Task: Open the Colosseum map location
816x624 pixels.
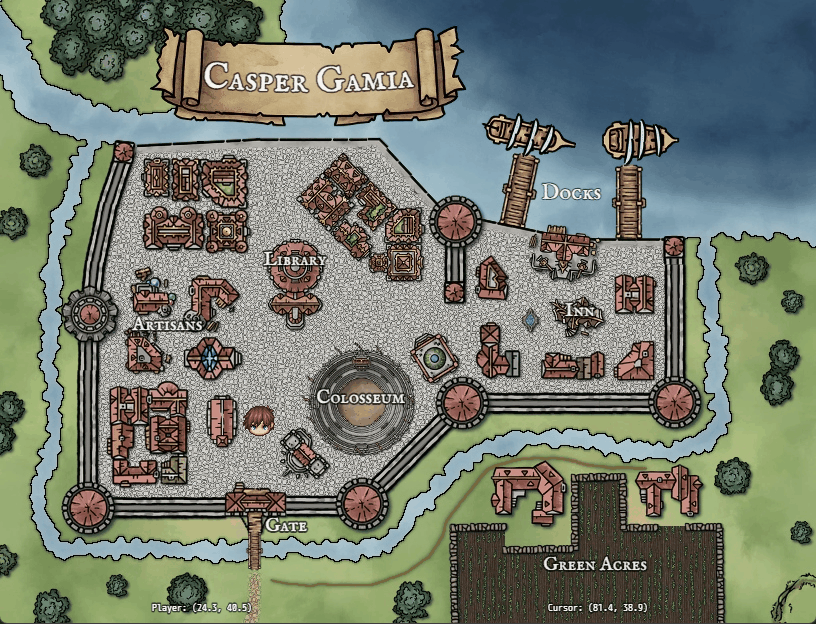Action: pos(360,397)
